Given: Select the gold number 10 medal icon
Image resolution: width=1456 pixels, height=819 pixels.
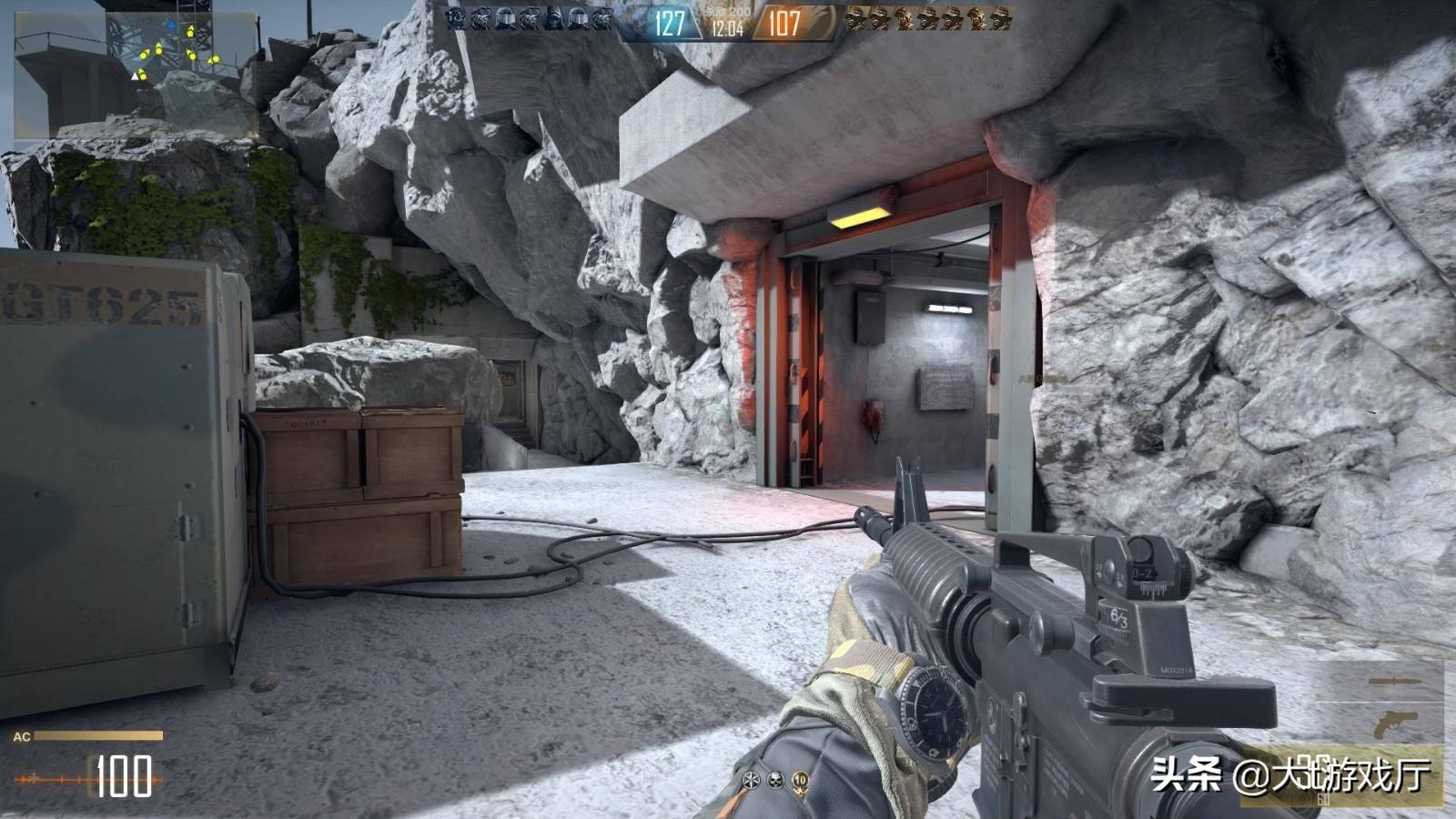Looking at the screenshot, I should pos(800,781).
